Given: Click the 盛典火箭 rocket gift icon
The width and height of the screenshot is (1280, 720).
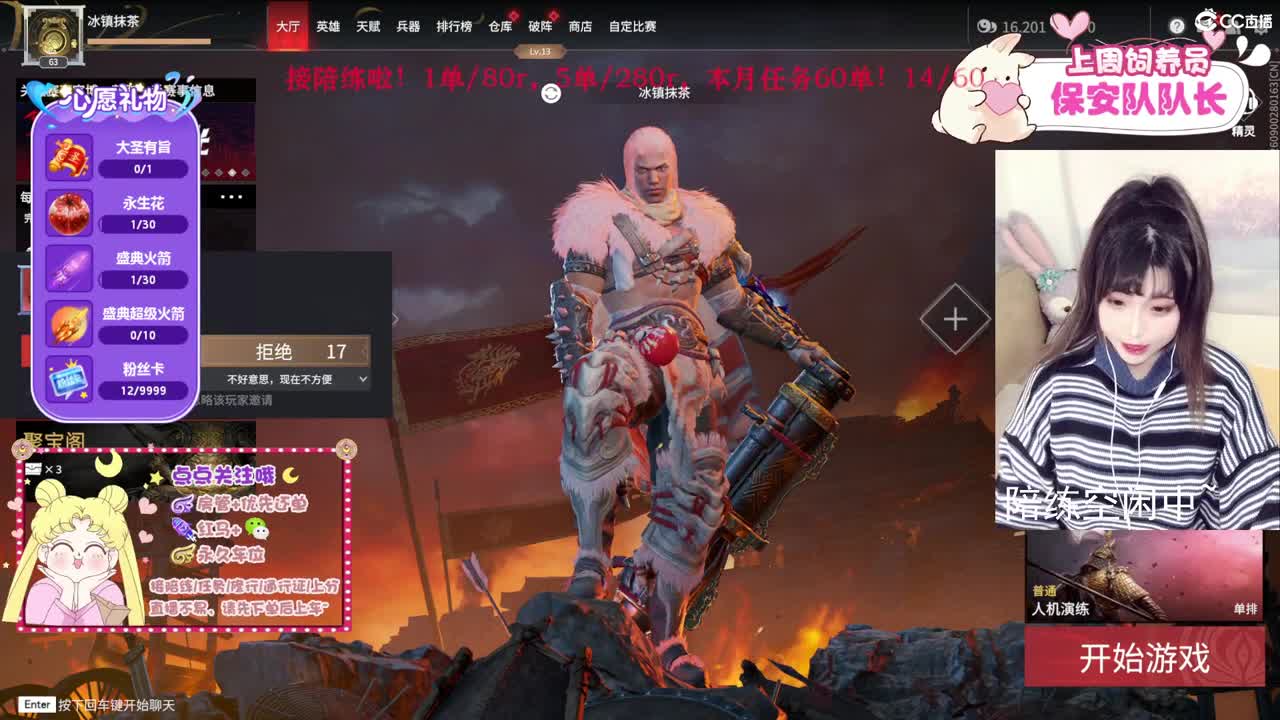Looking at the screenshot, I should click(x=68, y=268).
